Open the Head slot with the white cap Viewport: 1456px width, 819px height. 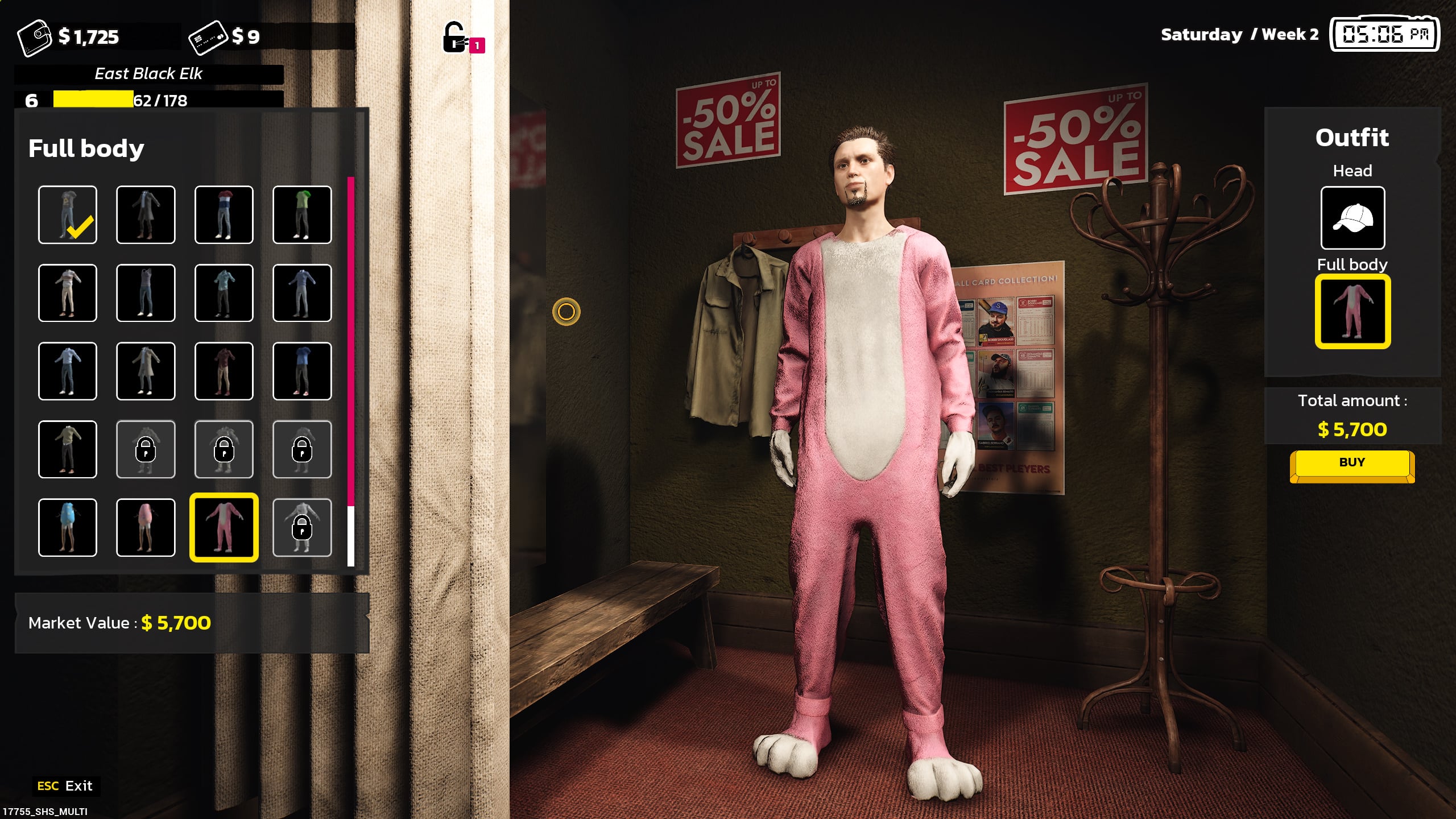[x=1352, y=218]
